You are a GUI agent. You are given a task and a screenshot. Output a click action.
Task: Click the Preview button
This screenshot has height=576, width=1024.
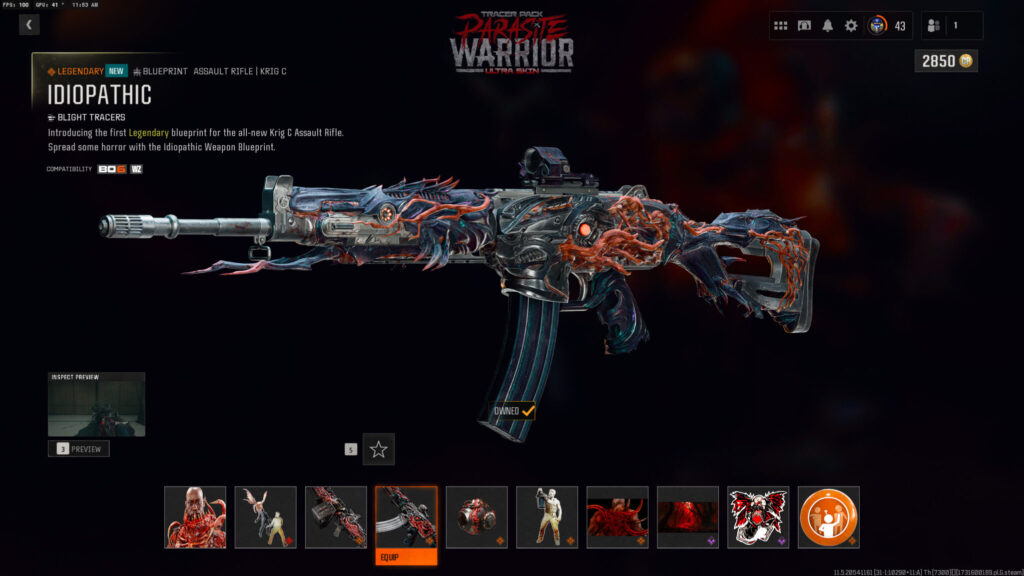pyautogui.click(x=79, y=449)
